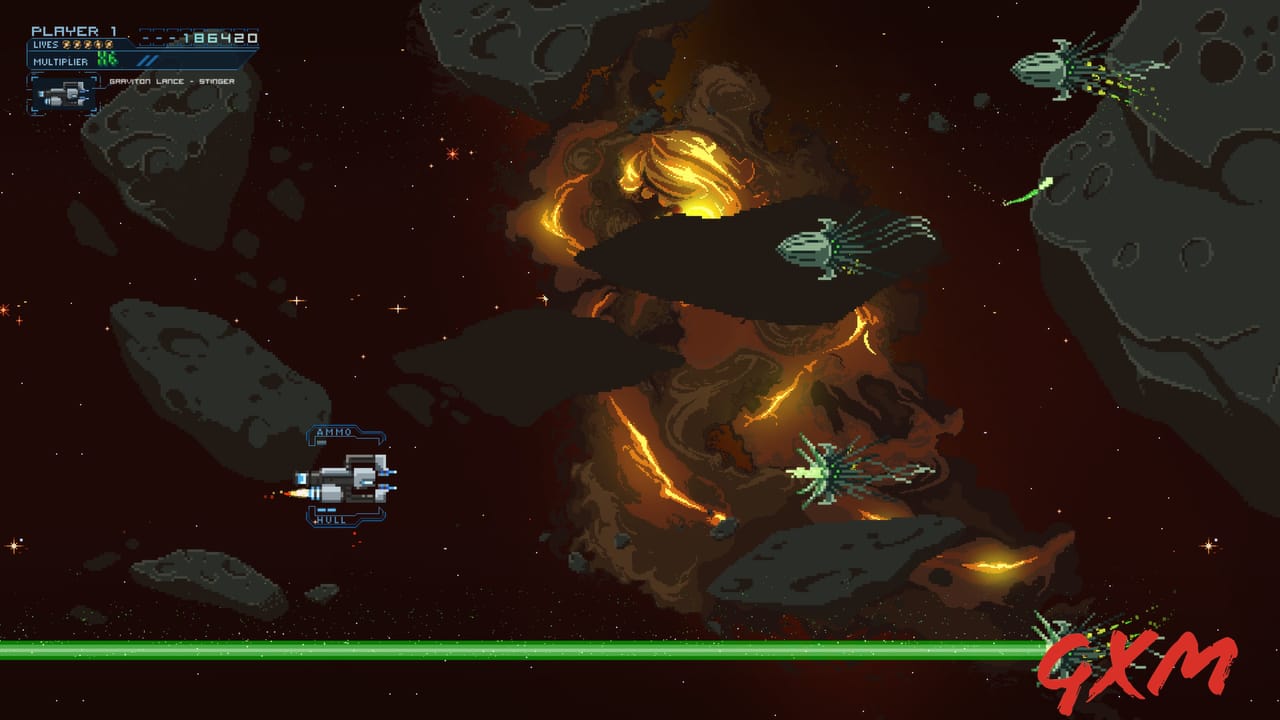Click the MULTIPLIER label in the HUD

pos(61,62)
